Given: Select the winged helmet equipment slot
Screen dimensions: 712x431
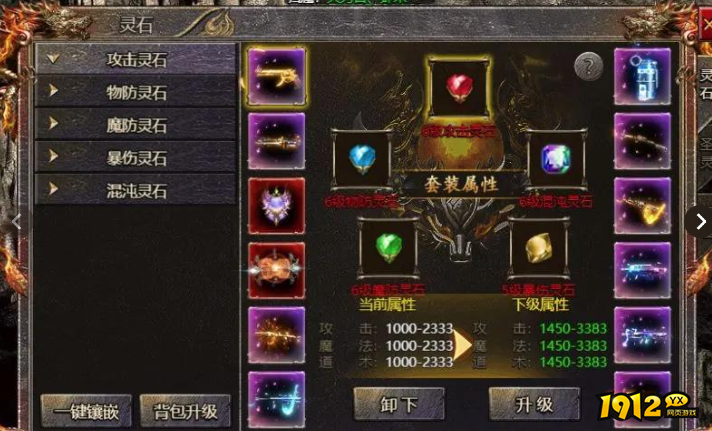Looking at the screenshot, I should [x=277, y=206].
